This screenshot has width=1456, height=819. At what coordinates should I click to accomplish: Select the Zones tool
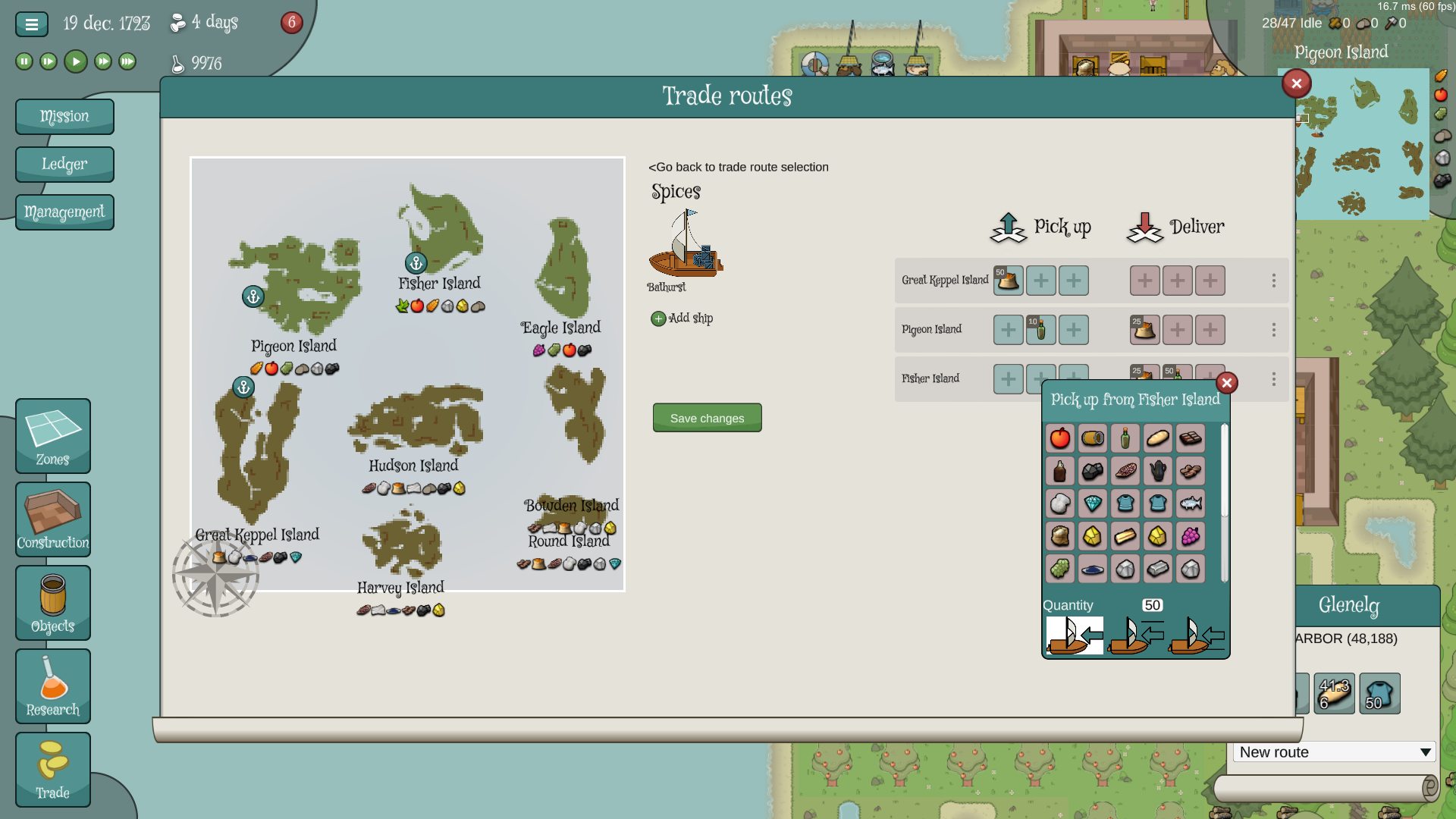tap(53, 436)
